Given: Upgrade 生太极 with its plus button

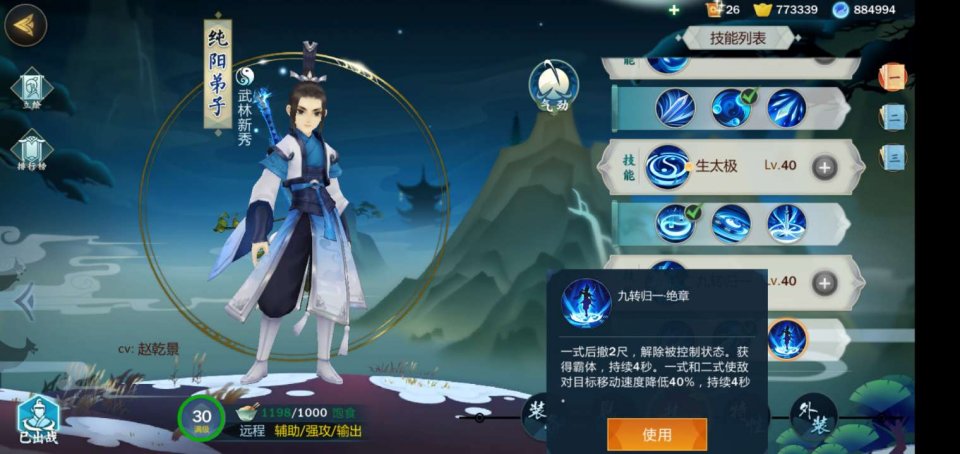Looking at the screenshot, I should coord(824,167).
